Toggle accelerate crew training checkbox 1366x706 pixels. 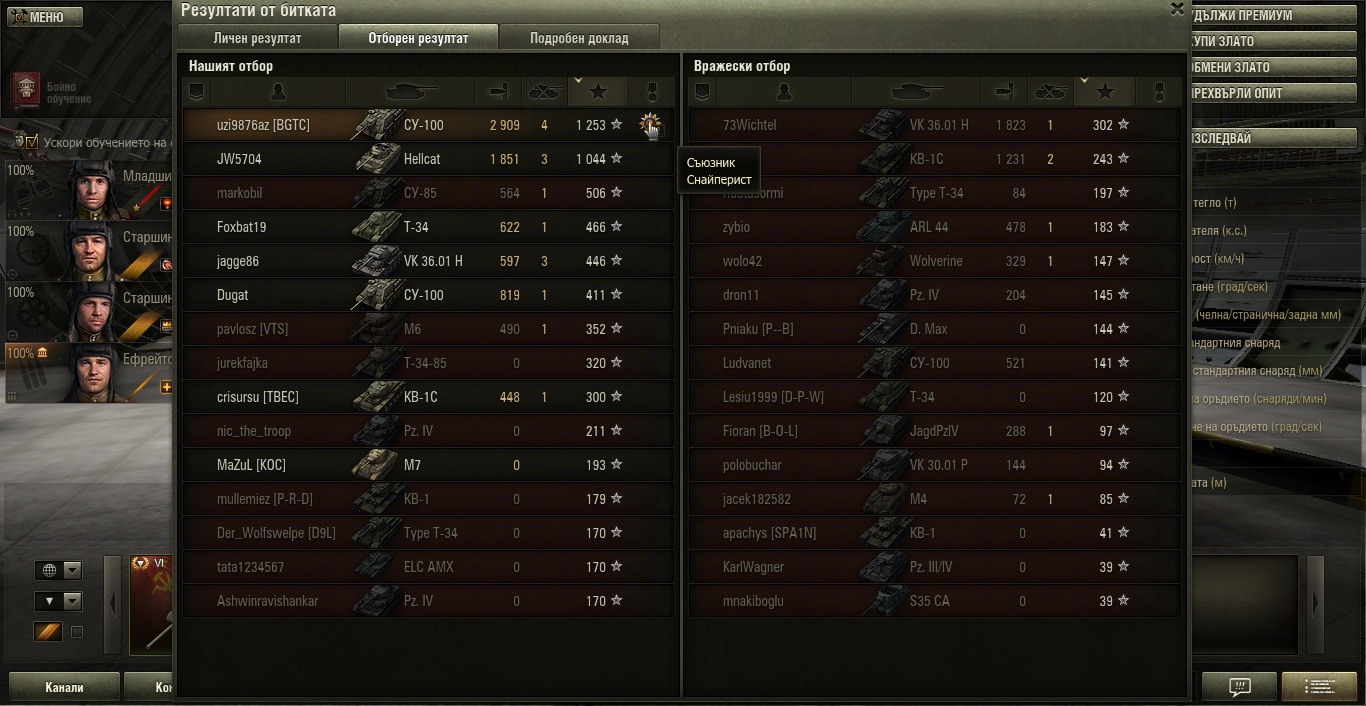coord(32,142)
